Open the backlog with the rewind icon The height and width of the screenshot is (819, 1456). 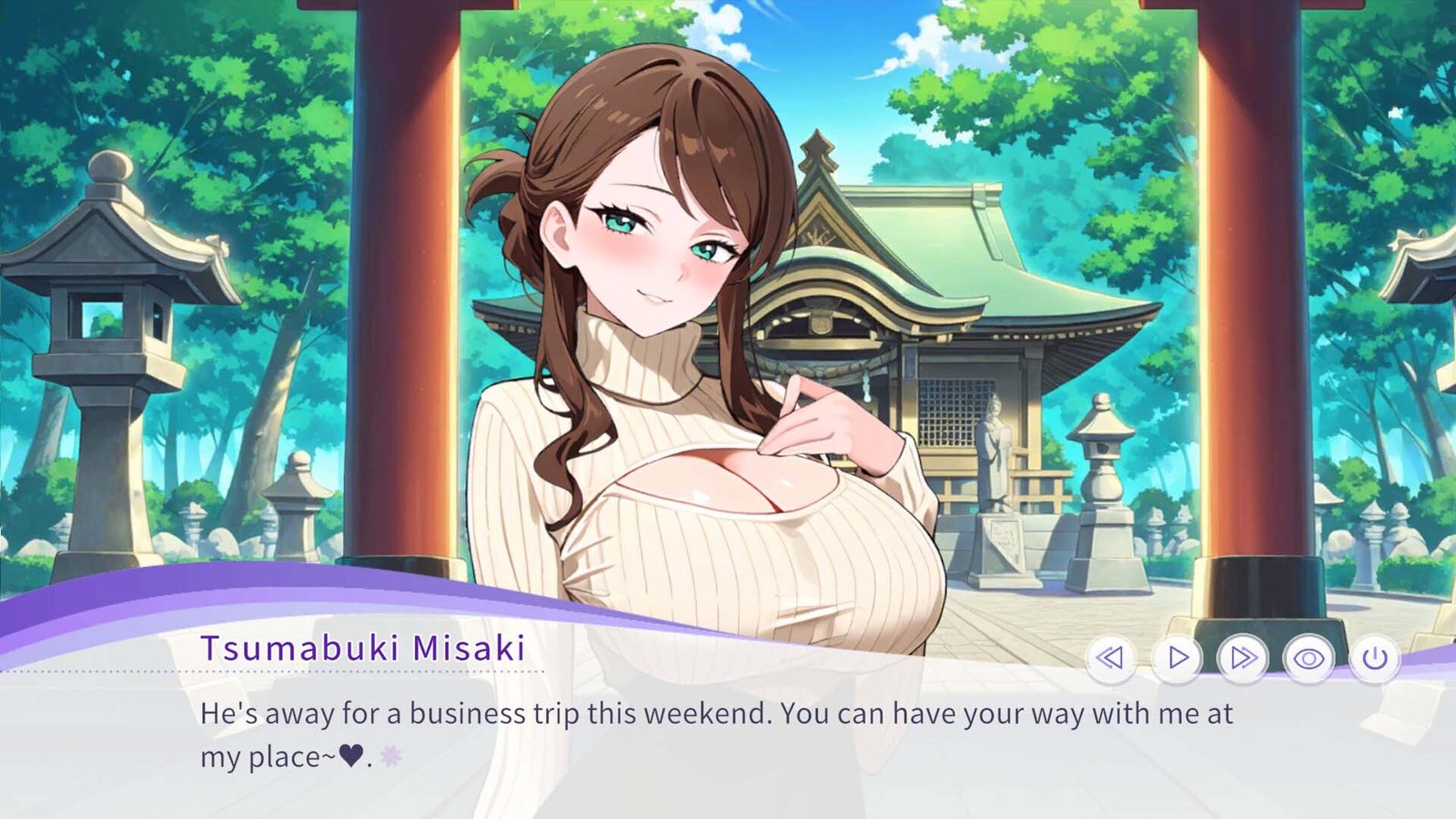point(1112,657)
